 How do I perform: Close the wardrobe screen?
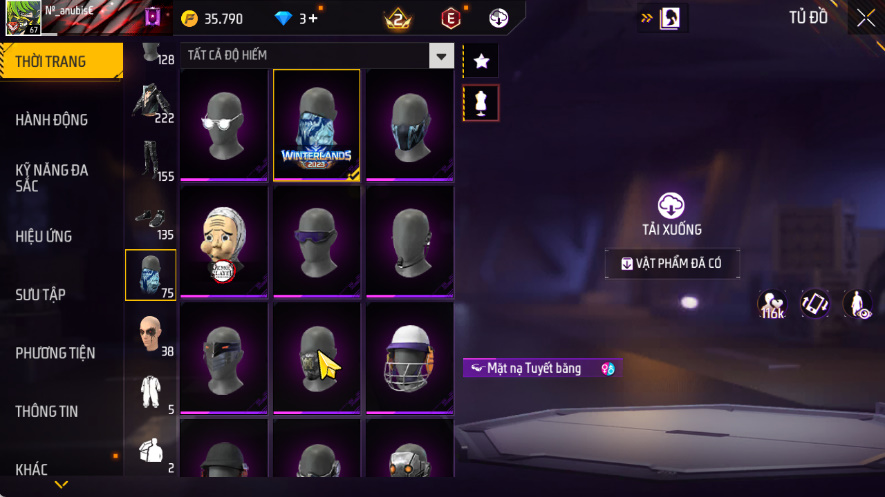tap(866, 17)
